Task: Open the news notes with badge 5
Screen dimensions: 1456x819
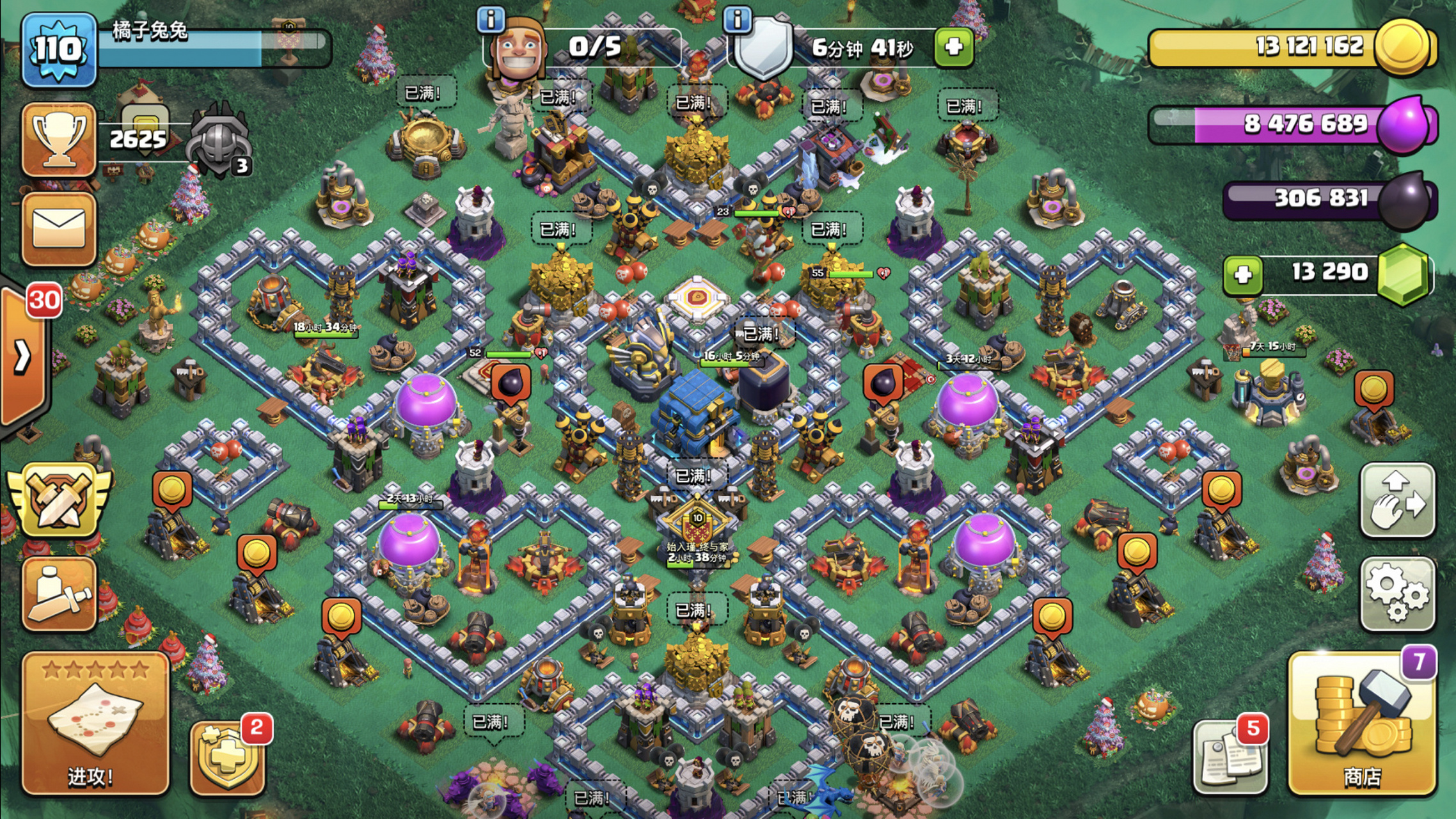Action: [1228, 758]
